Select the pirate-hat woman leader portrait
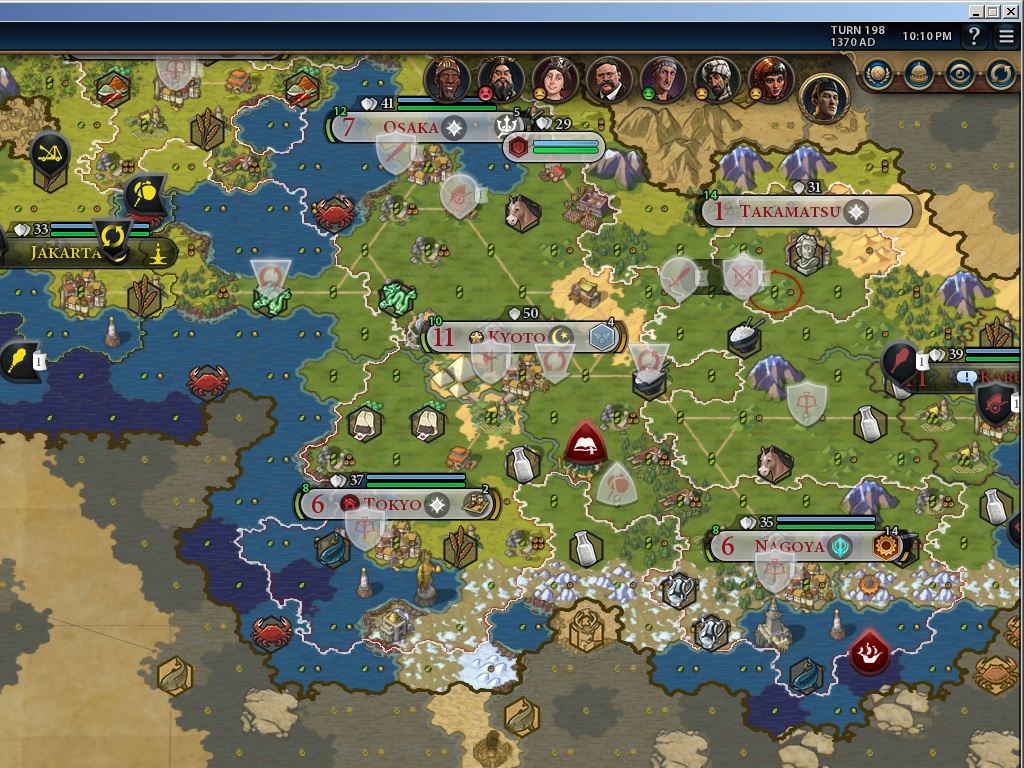Image resolution: width=1024 pixels, height=768 pixels. coord(554,79)
